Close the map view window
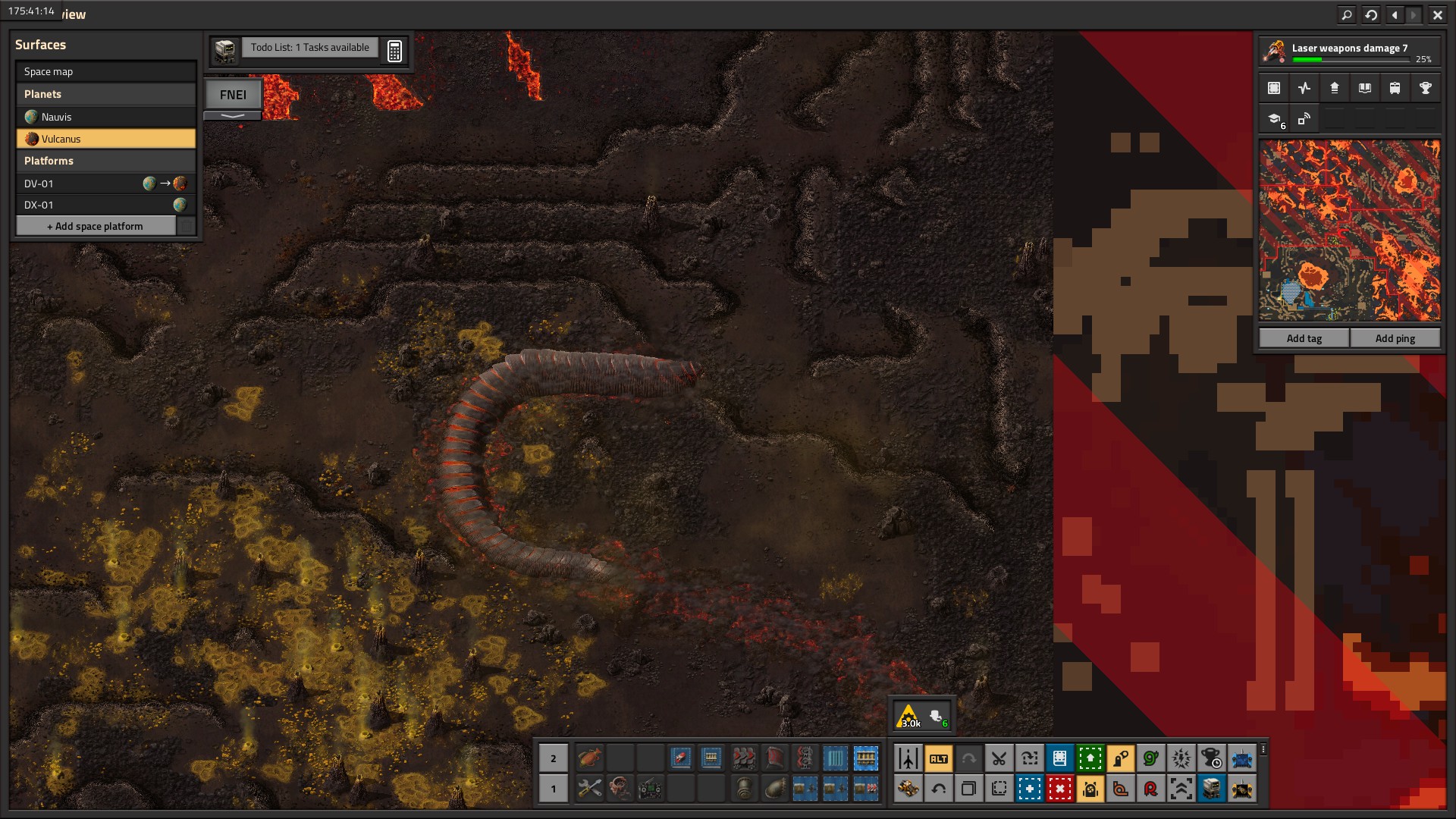Viewport: 1456px width, 819px height. [x=1437, y=14]
